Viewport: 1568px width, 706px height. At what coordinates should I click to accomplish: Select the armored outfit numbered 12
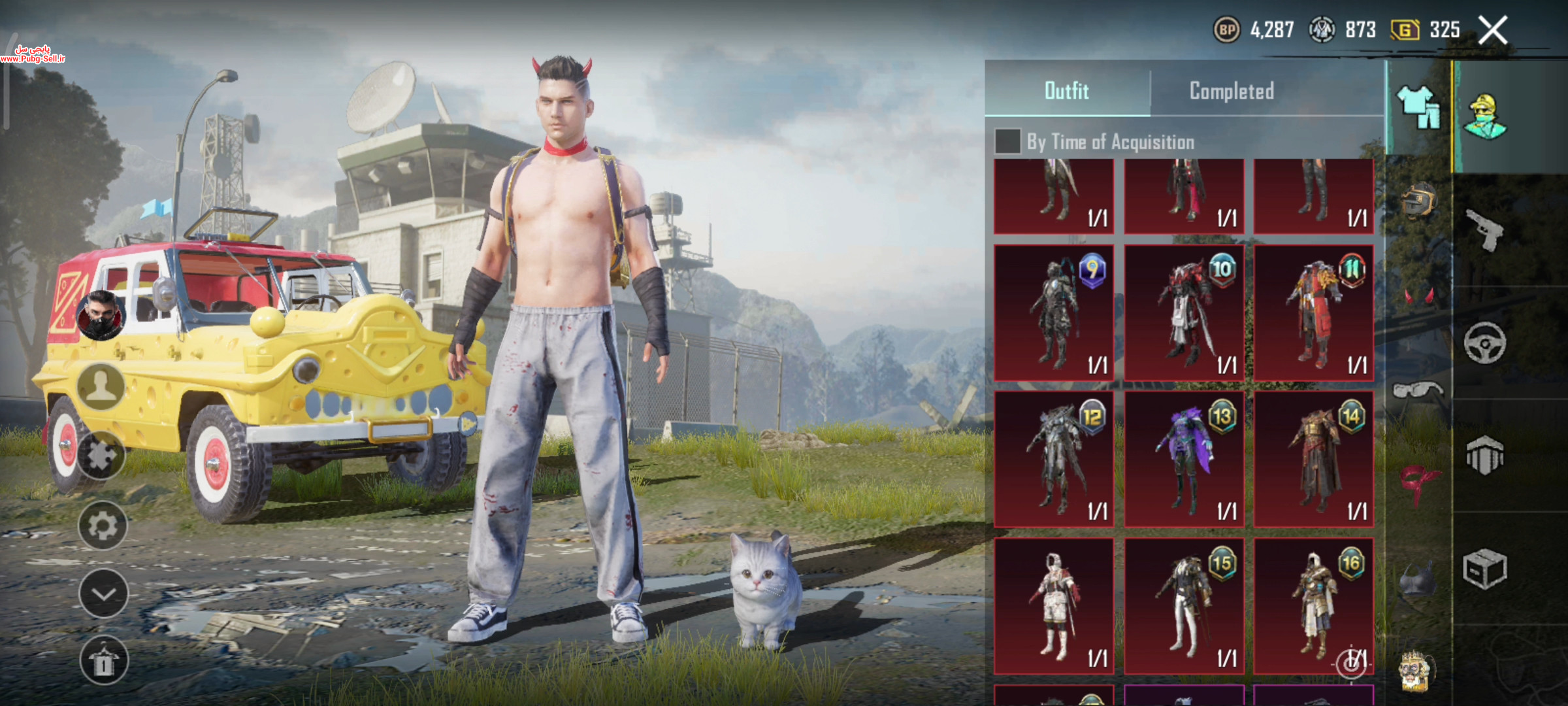click(x=1054, y=459)
